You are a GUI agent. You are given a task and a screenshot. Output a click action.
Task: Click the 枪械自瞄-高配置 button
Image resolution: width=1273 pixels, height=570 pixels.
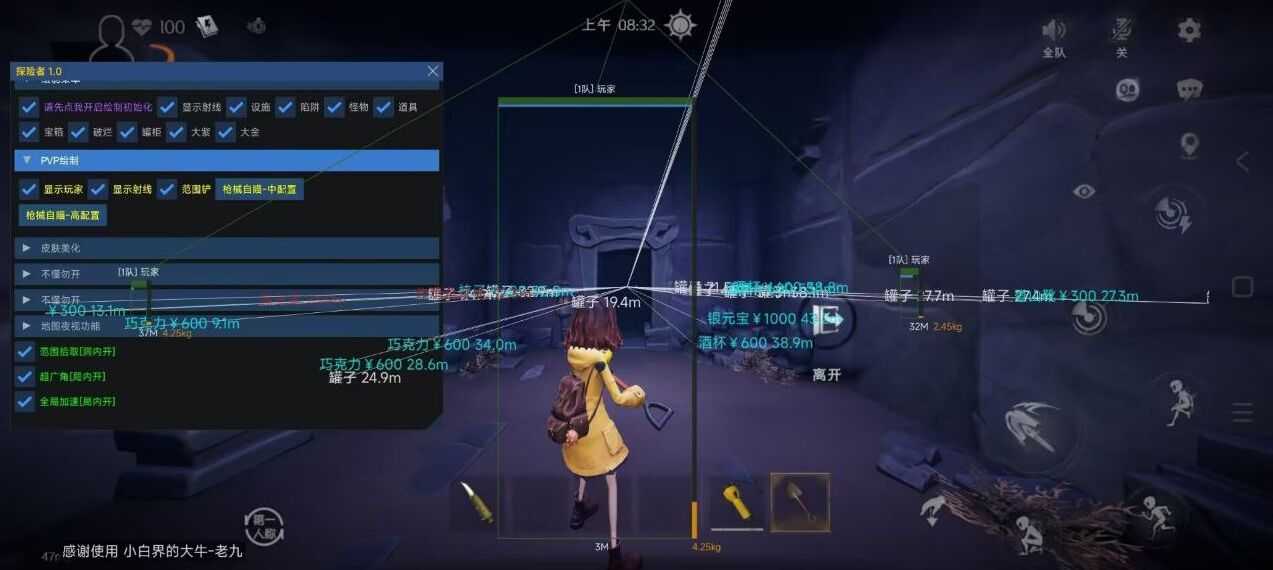tap(63, 214)
